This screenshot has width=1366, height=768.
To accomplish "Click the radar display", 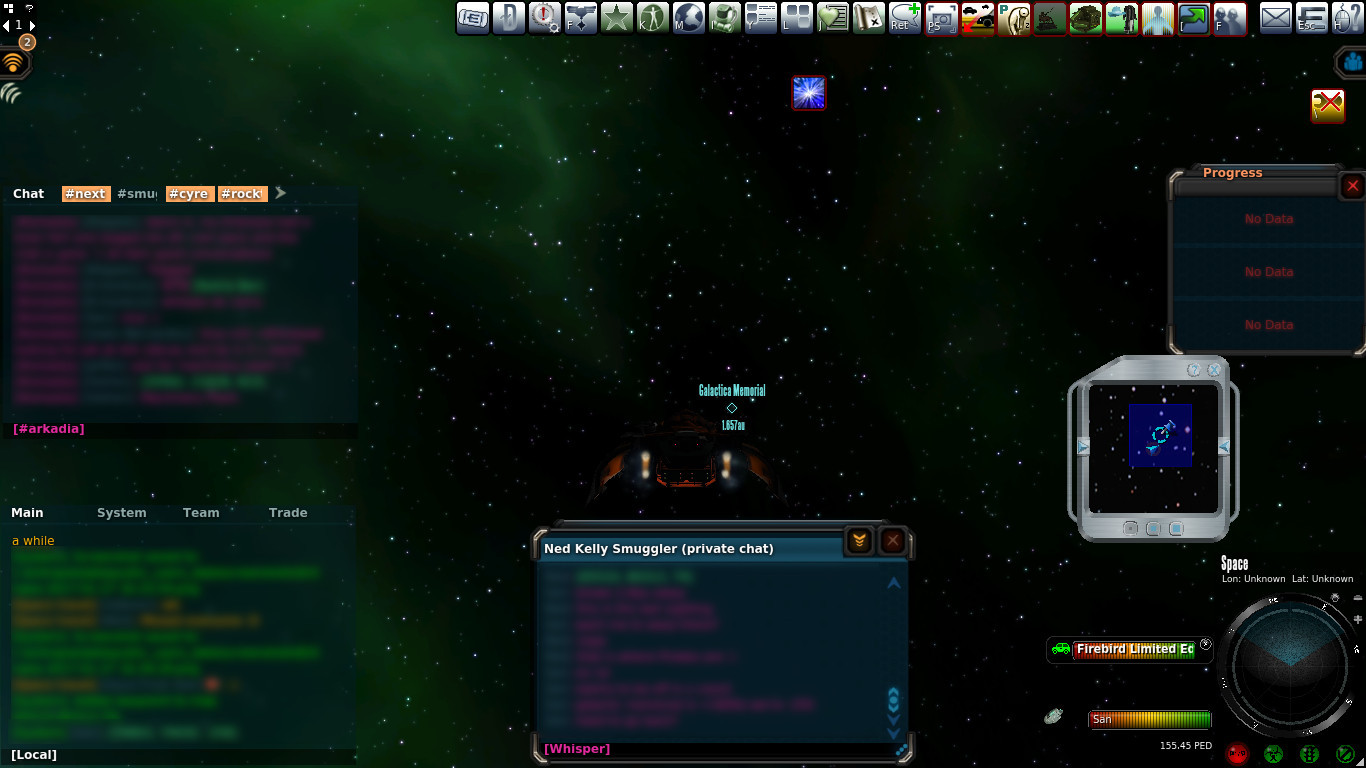I will 1289,665.
